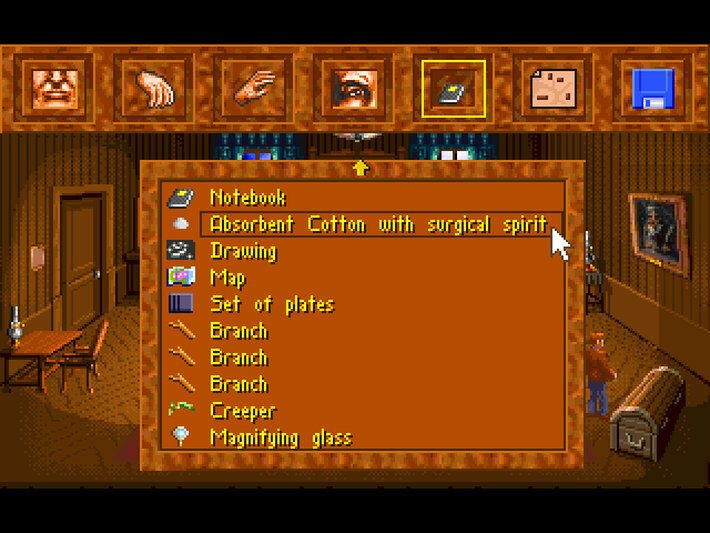This screenshot has height=533, width=710.
Task: Select the Magnifying glass item
Action: click(x=281, y=437)
